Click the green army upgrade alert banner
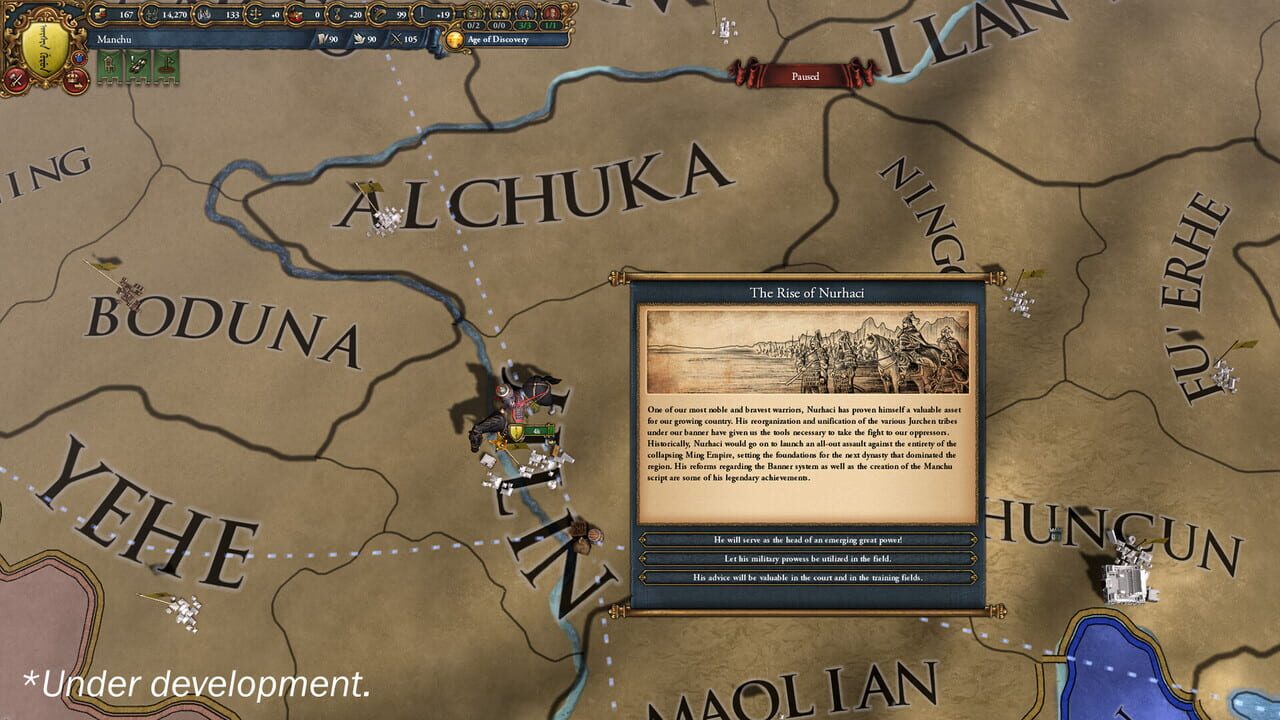This screenshot has width=1280, height=720. pyautogui.click(x=137, y=65)
